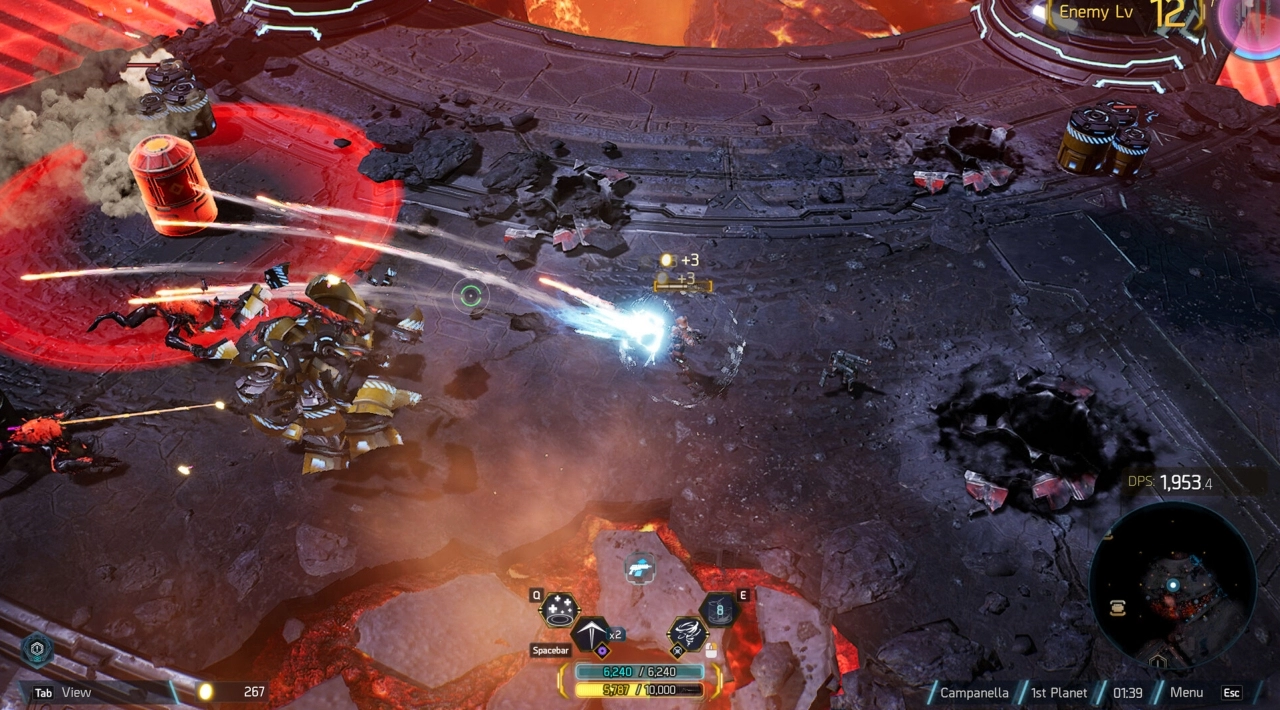The image size is (1280, 710).
Task: Click the hexagon alert icon above View
Action: point(37,649)
